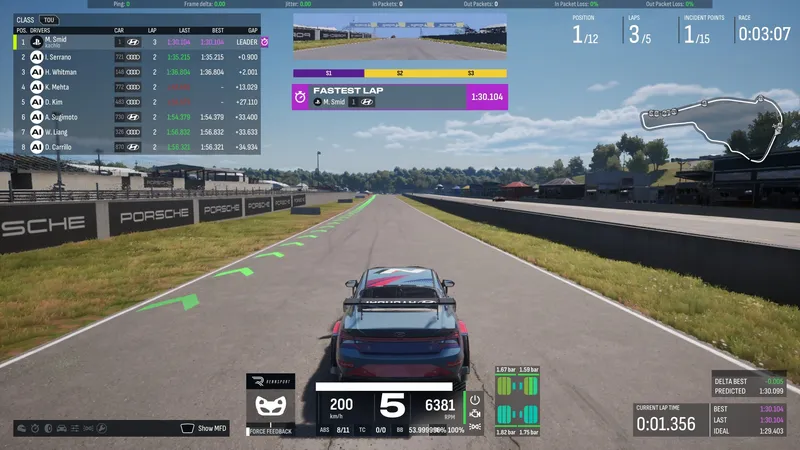The image size is (800, 450).
Task: Open the wrench icon in the bottom toolbar
Action: coord(103,429)
